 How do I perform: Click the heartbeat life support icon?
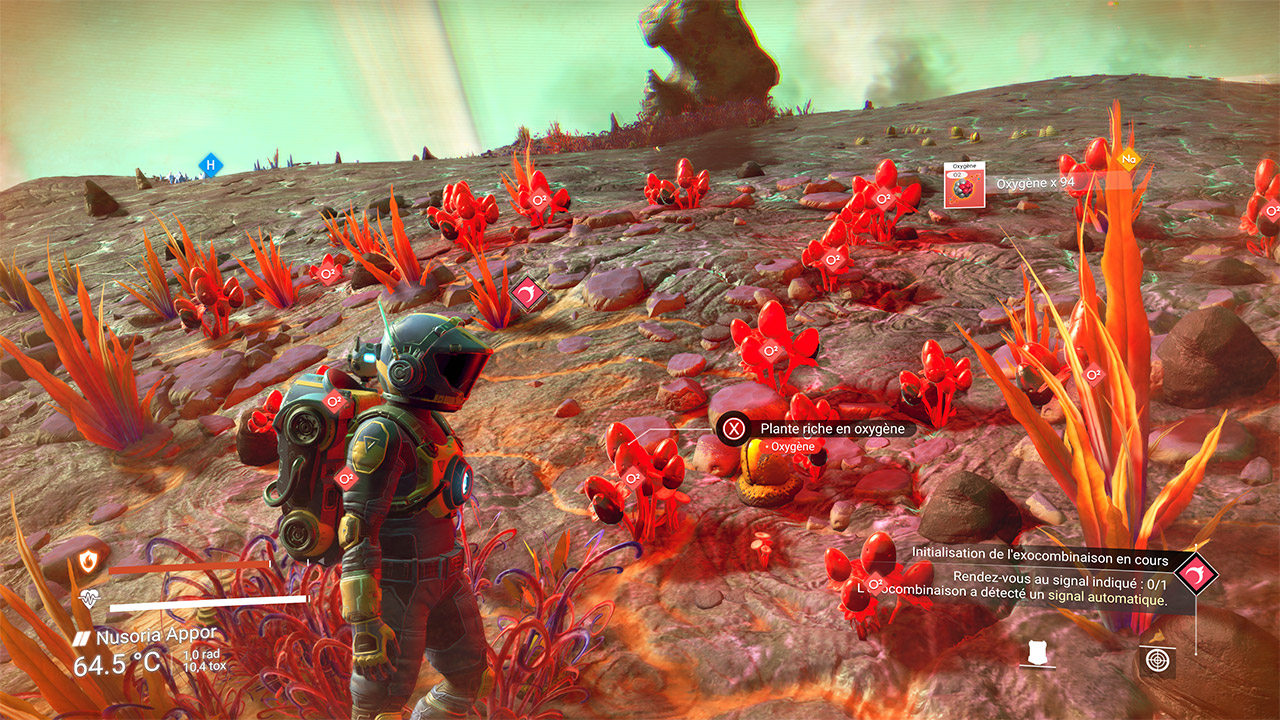pos(89,600)
